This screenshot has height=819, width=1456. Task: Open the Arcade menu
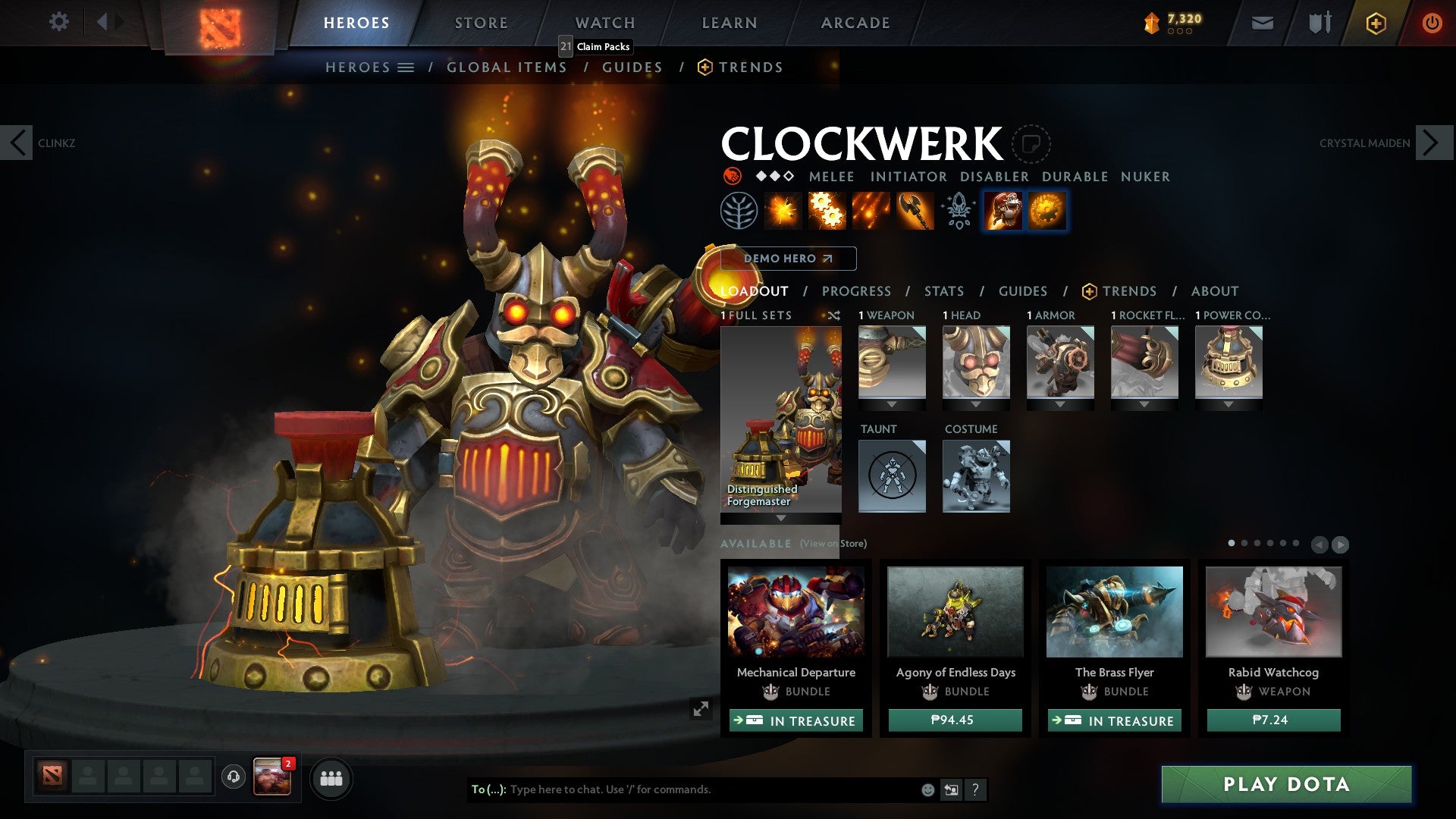coord(855,23)
